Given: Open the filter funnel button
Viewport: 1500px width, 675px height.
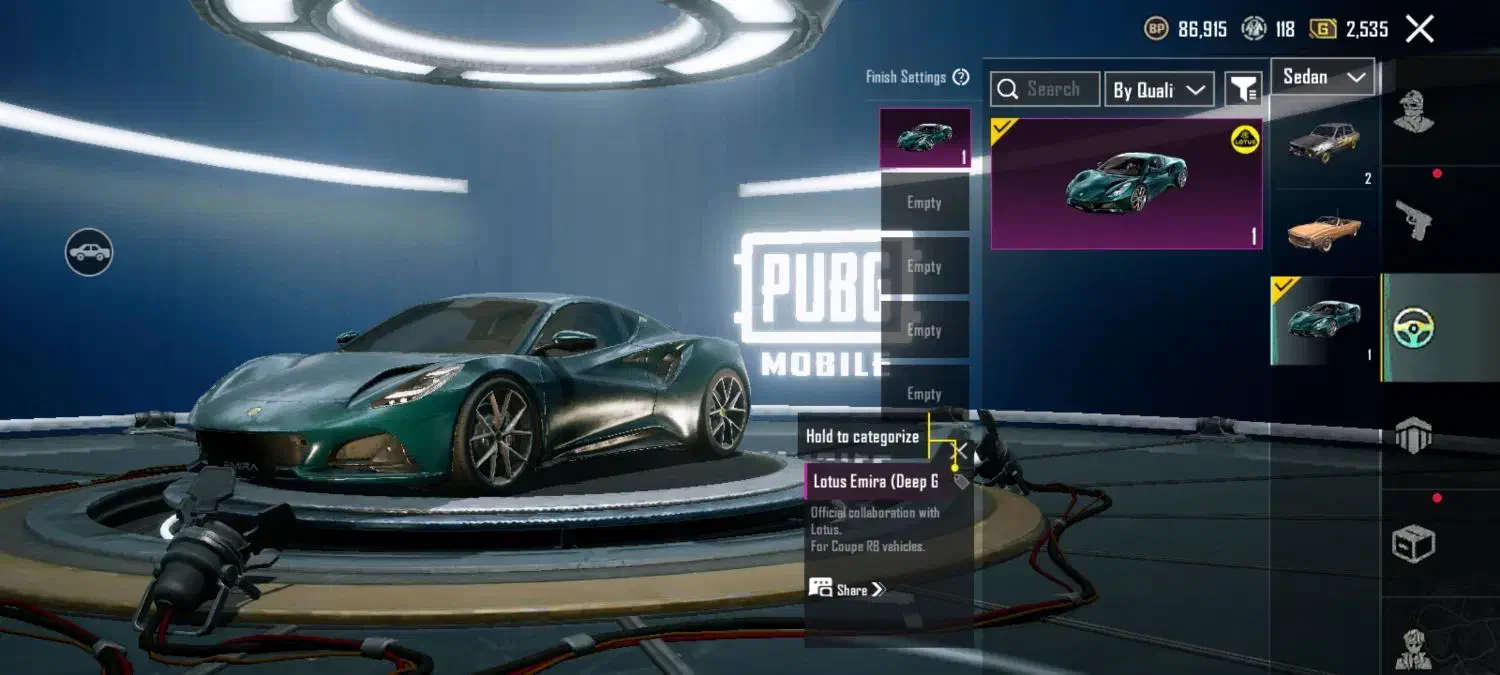Looking at the screenshot, I should pyautogui.click(x=1243, y=90).
